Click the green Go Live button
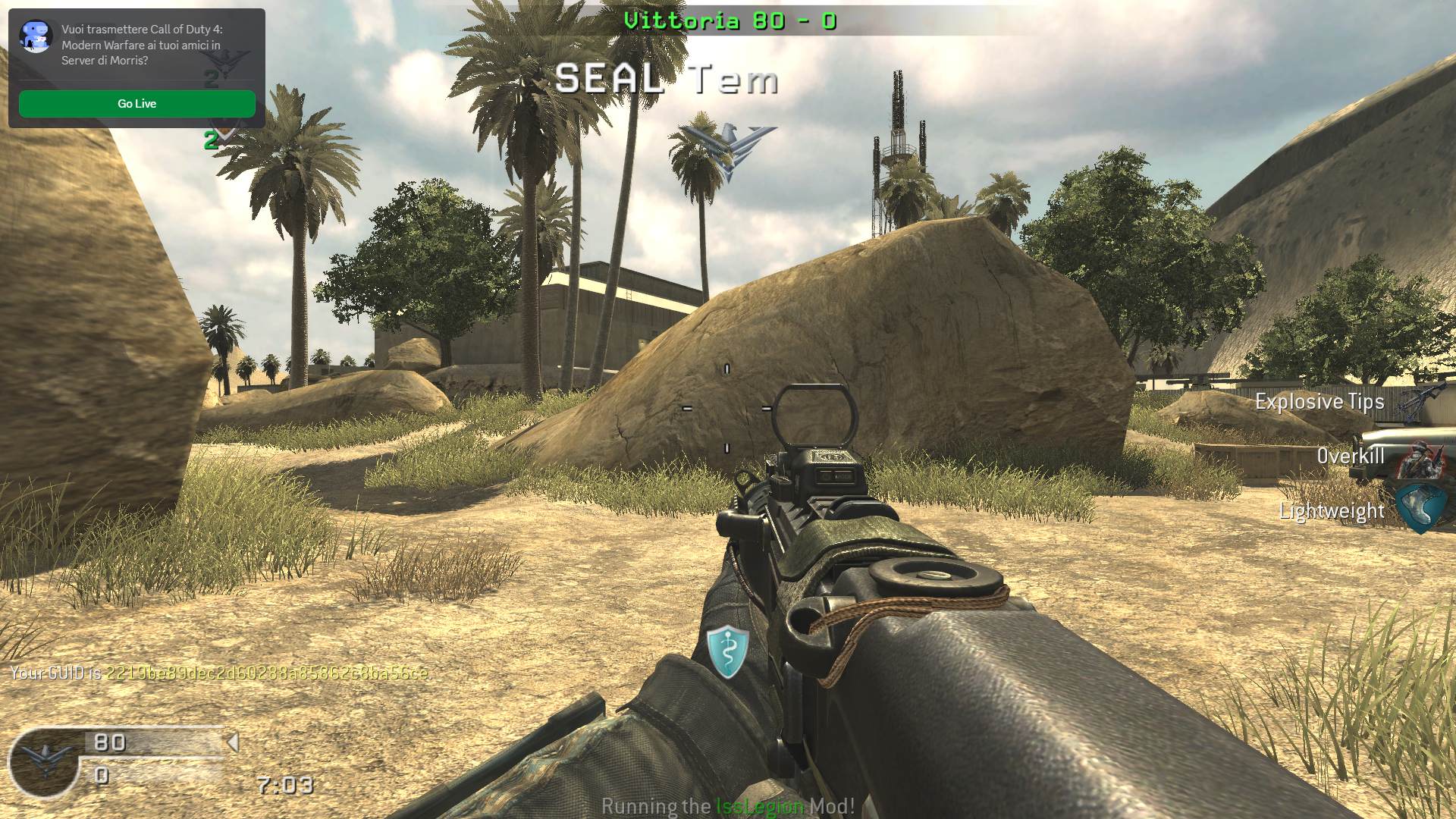1456x819 pixels. click(136, 104)
